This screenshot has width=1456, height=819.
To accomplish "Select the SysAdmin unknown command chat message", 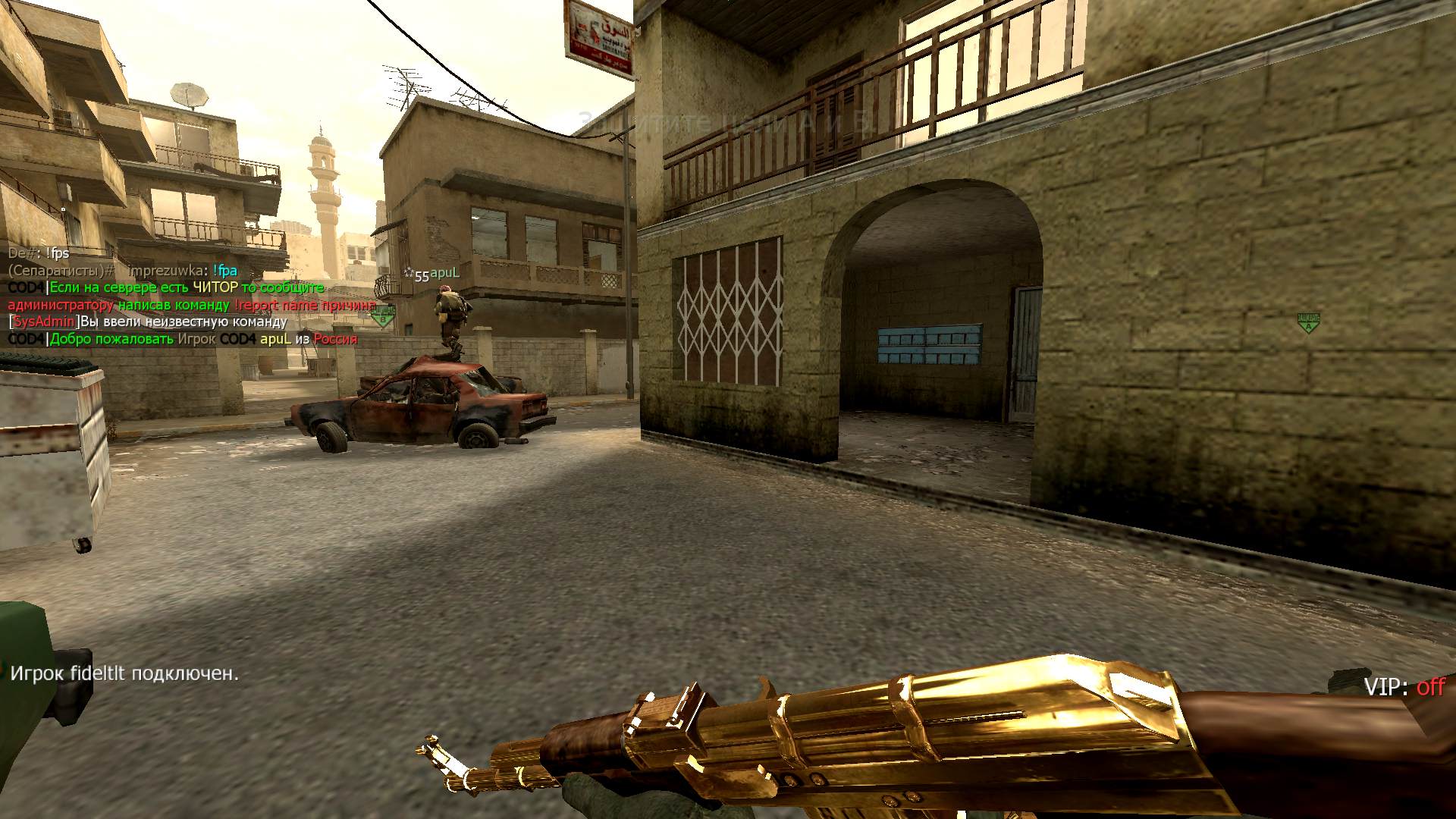I will pos(148,322).
